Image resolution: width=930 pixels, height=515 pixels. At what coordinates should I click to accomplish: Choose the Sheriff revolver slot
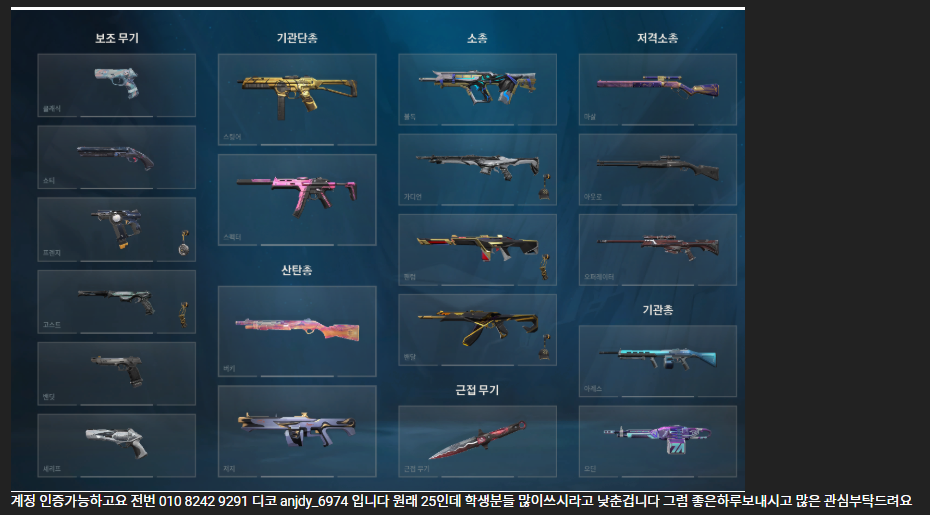coord(116,445)
